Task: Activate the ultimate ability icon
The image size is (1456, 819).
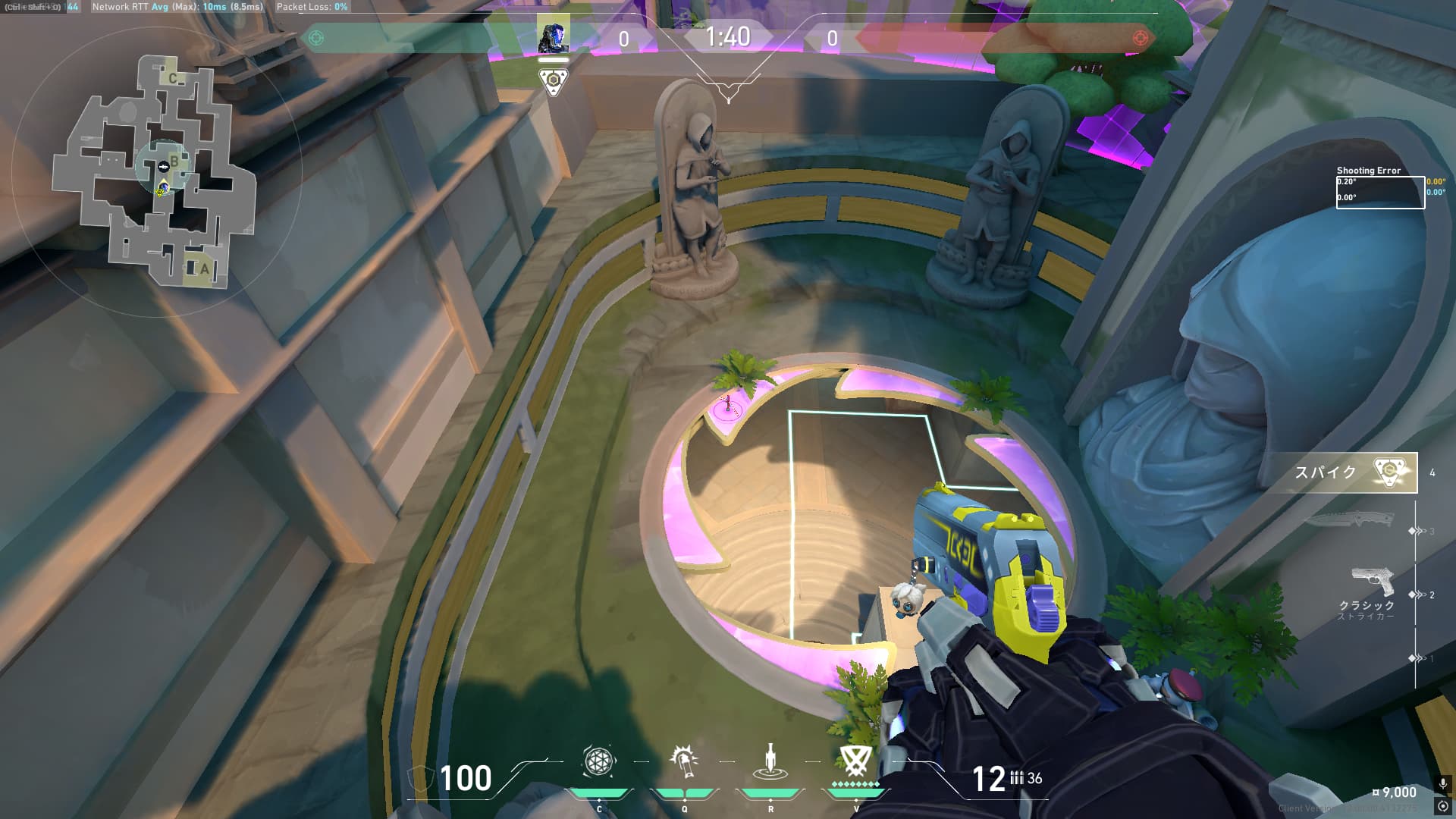Action: click(855, 761)
